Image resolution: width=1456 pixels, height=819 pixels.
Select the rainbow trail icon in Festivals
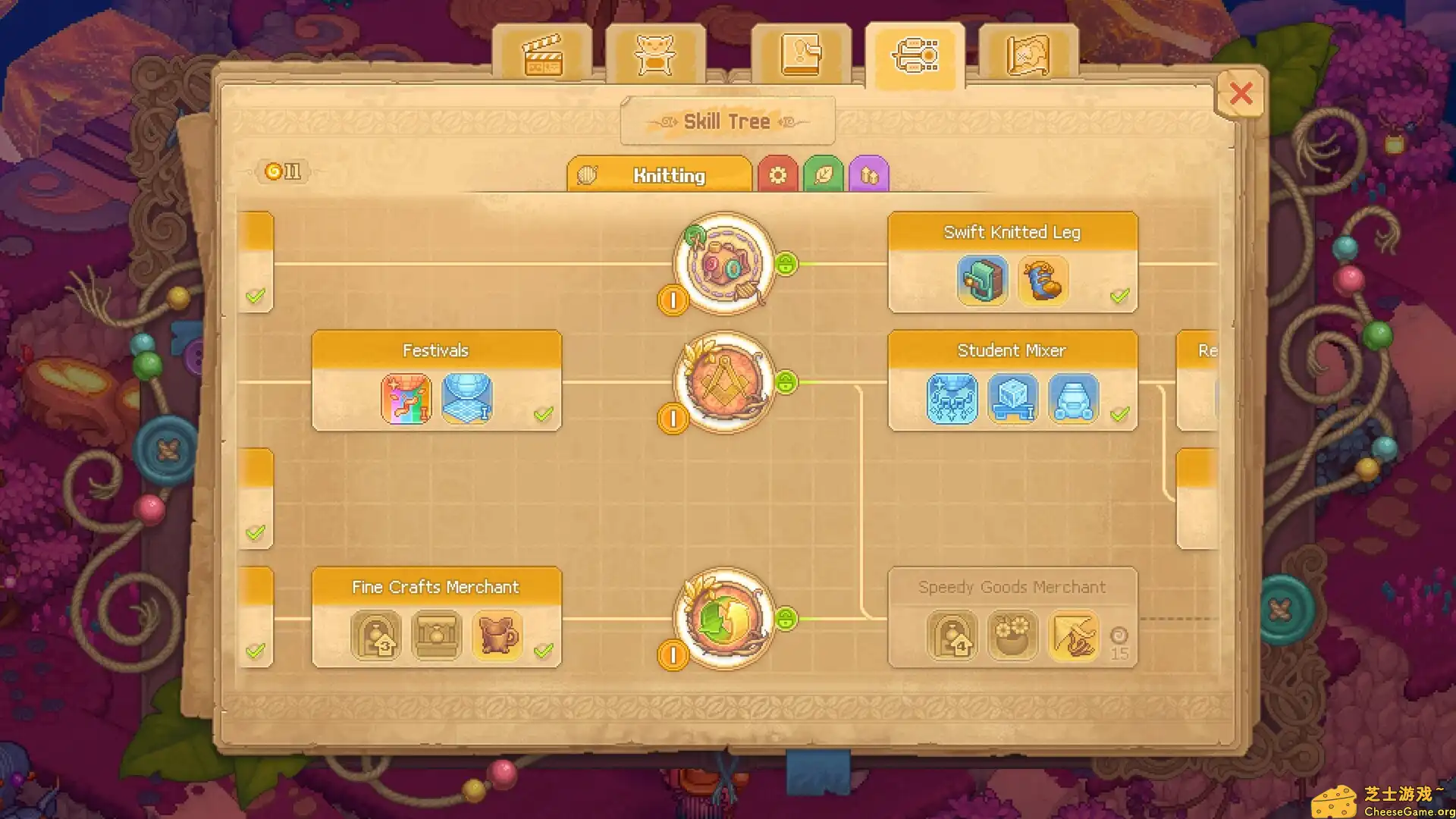click(406, 400)
